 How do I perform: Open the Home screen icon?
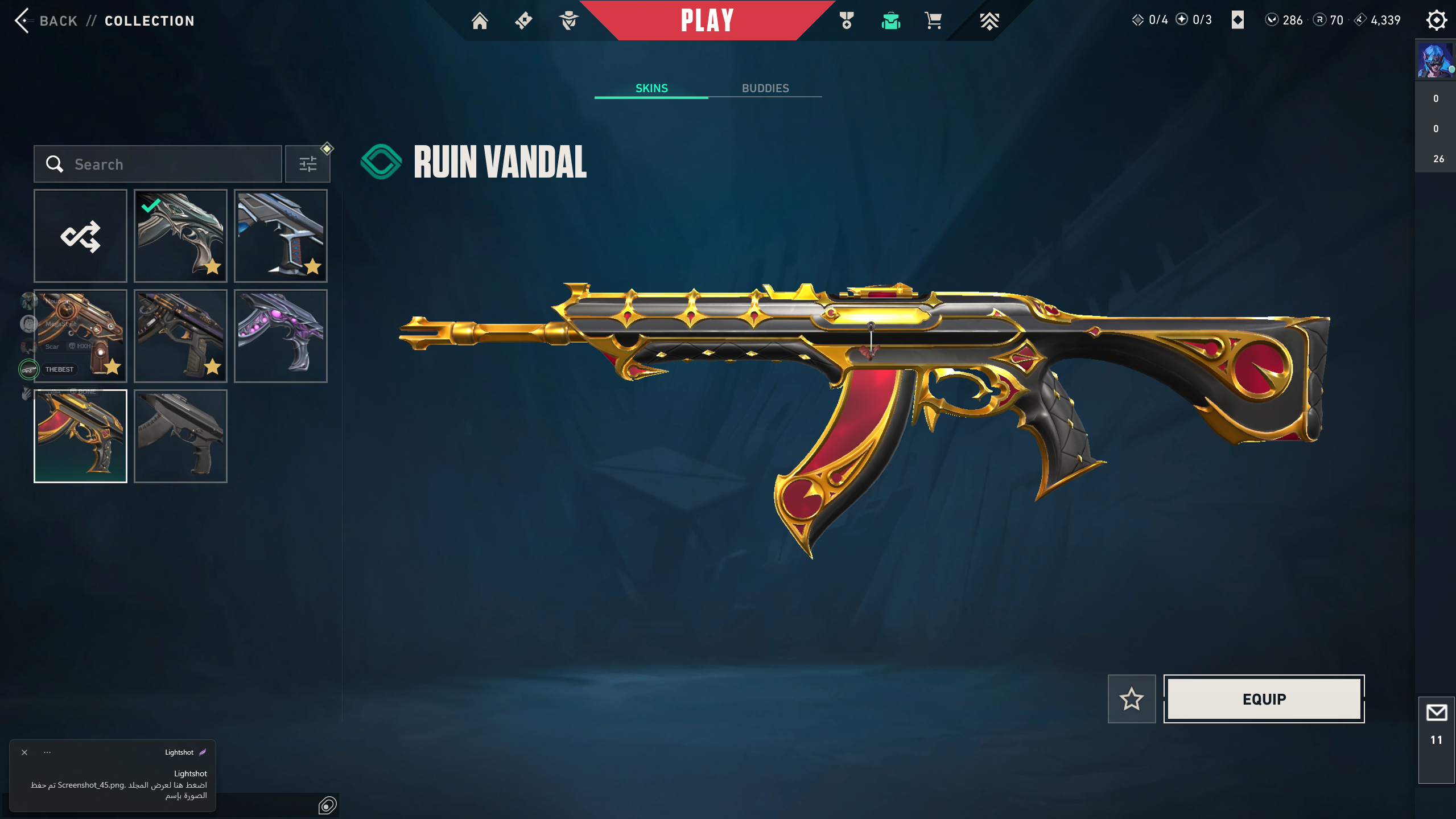point(480,21)
